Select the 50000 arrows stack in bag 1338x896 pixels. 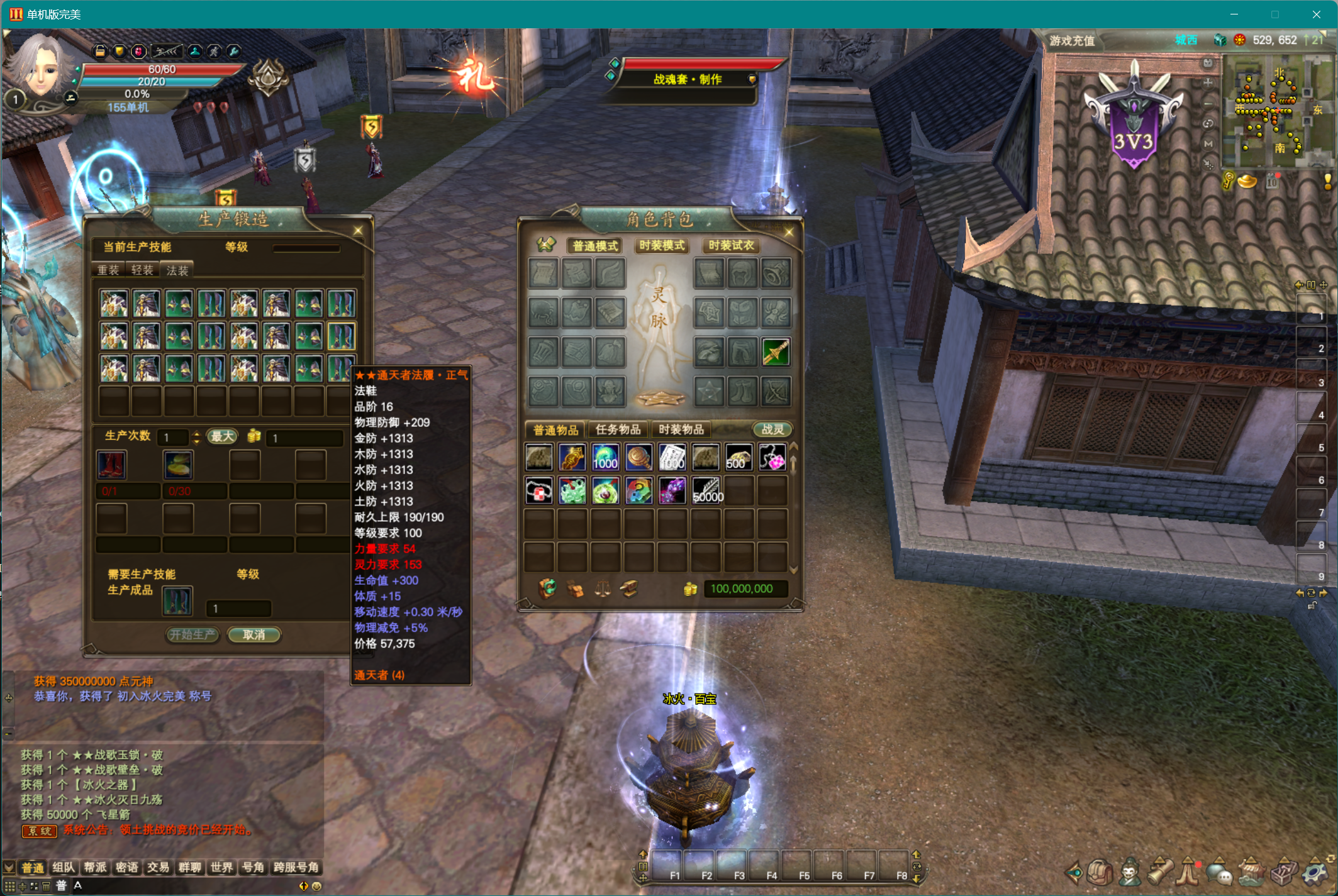(706, 490)
